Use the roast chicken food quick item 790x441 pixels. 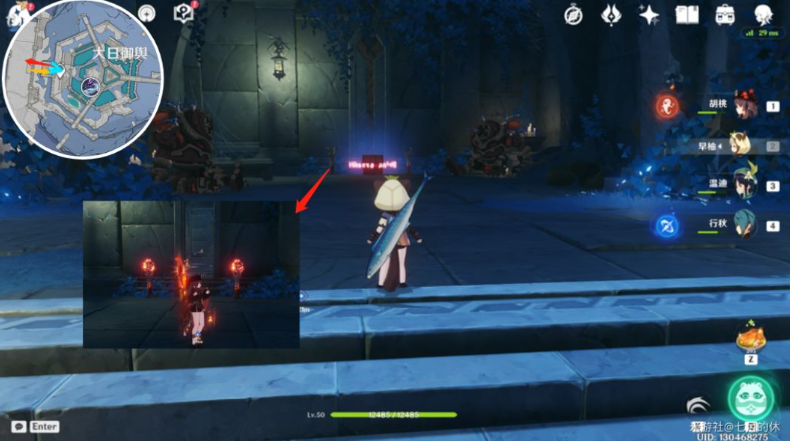(x=748, y=338)
